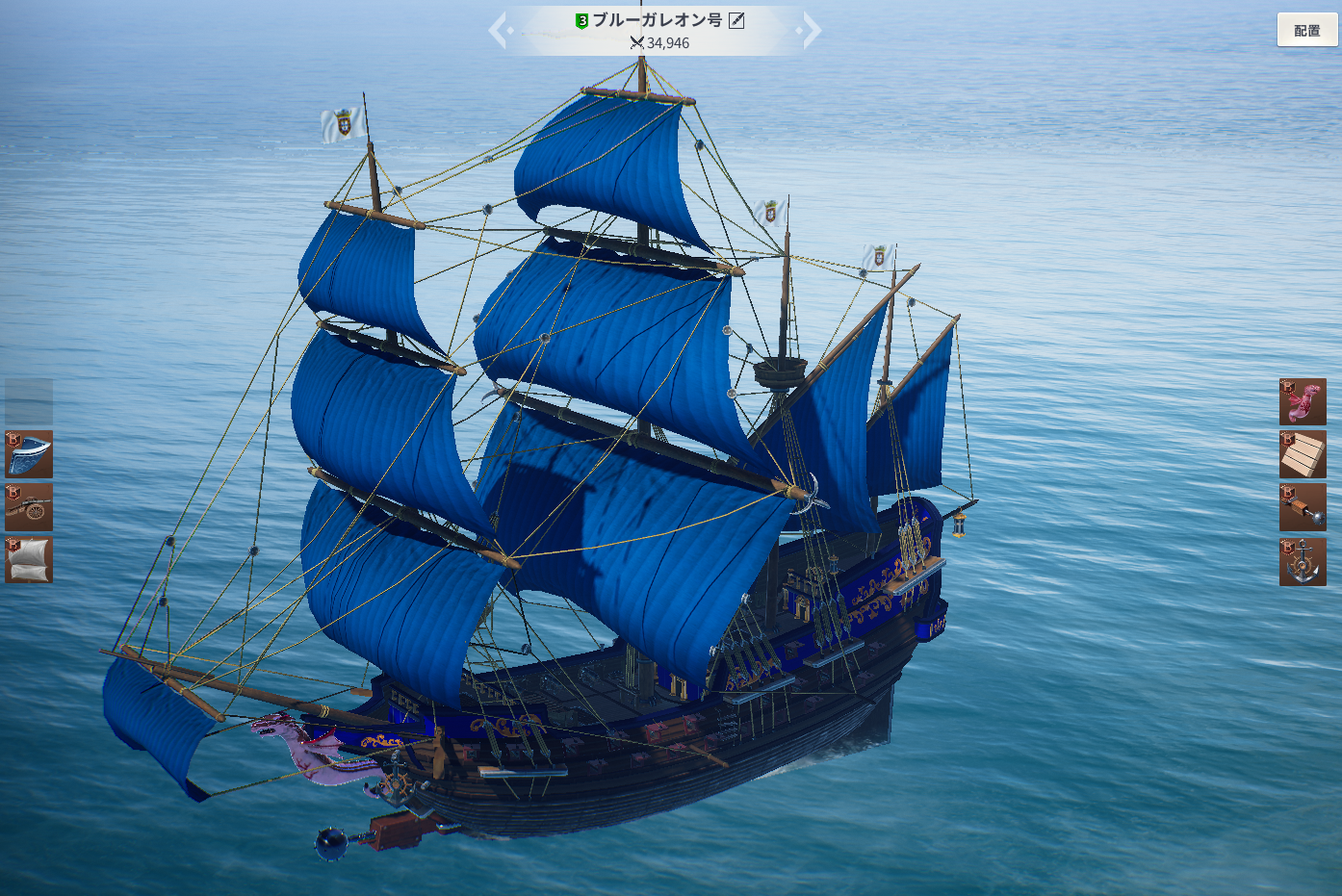
Task: Open the wooden planks equipment slot
Action: click(1303, 454)
